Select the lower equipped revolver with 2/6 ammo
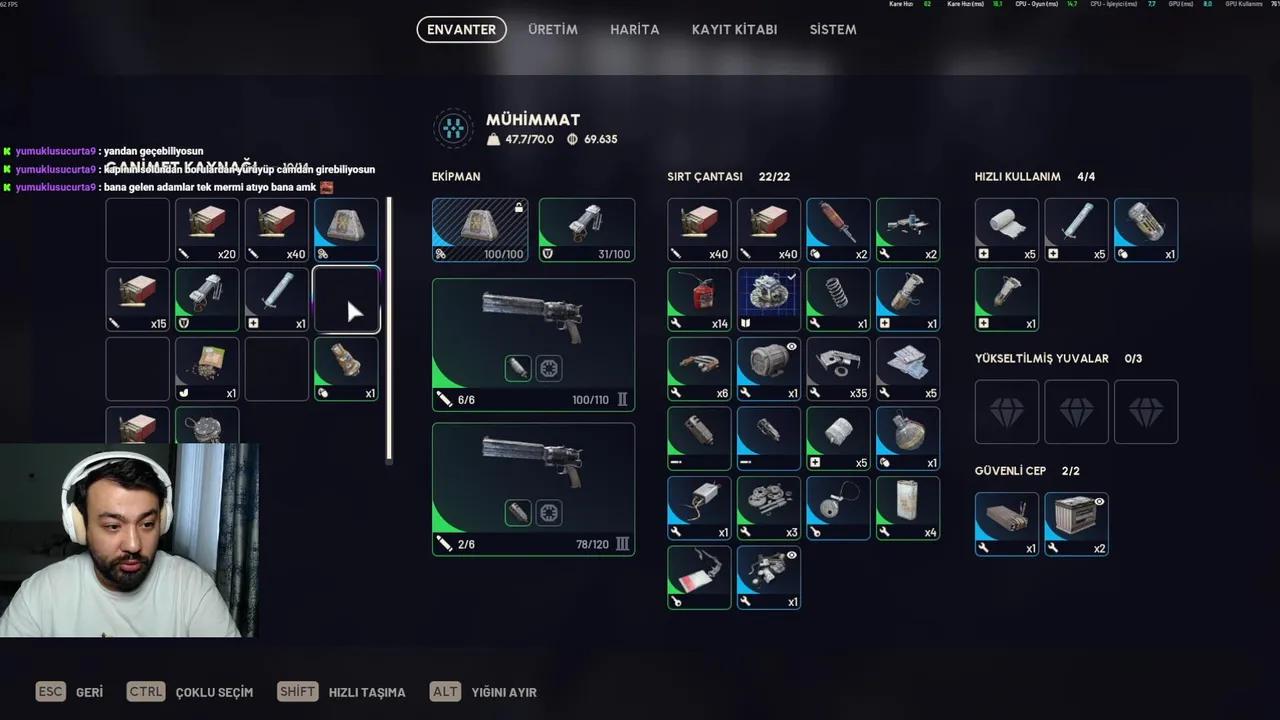Image resolution: width=1280 pixels, height=720 pixels. (x=533, y=489)
